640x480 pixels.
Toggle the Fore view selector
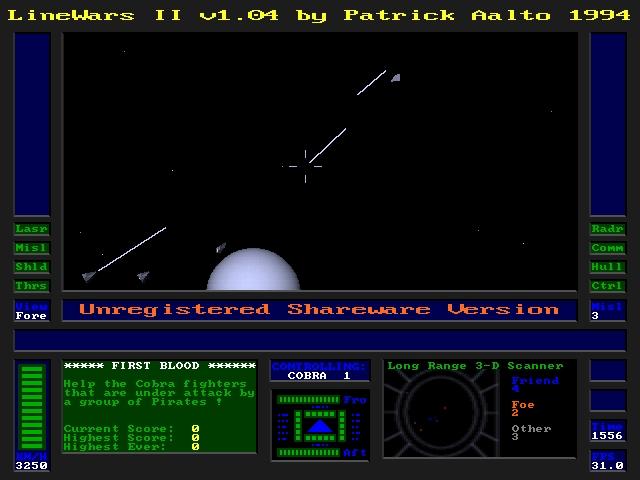(x=32, y=311)
